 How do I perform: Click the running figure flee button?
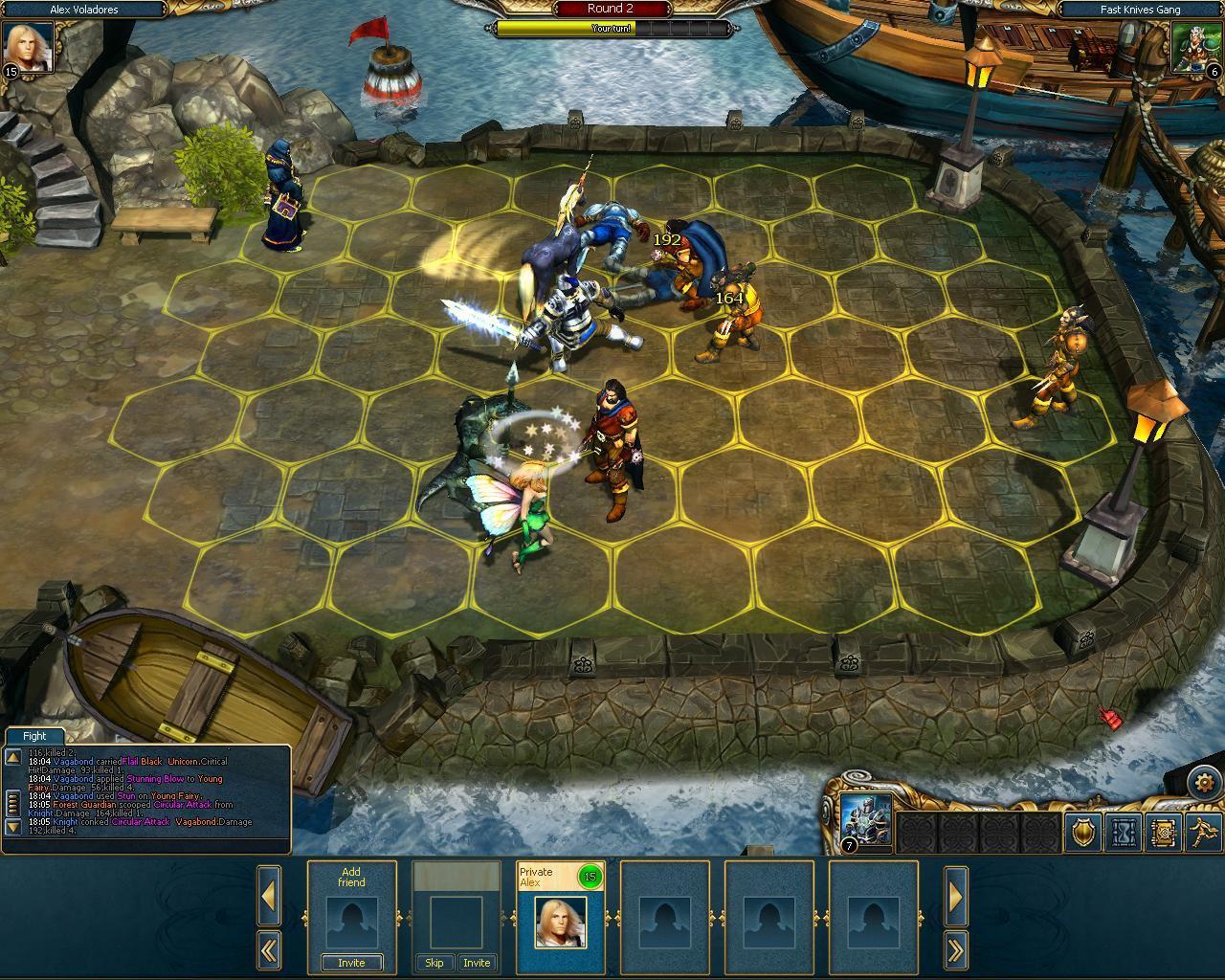[x=1203, y=833]
